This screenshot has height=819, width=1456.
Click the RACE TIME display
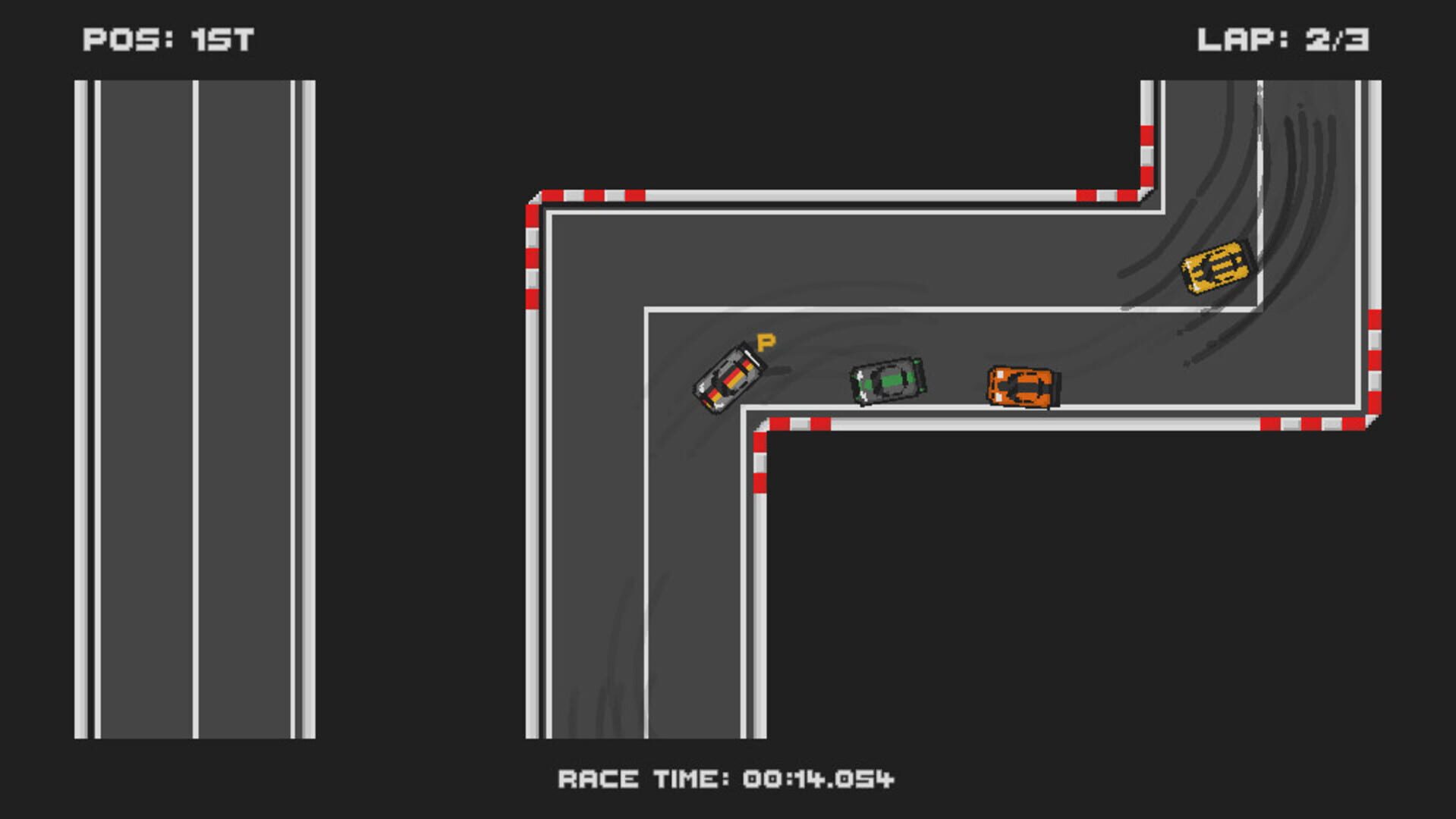click(x=727, y=777)
